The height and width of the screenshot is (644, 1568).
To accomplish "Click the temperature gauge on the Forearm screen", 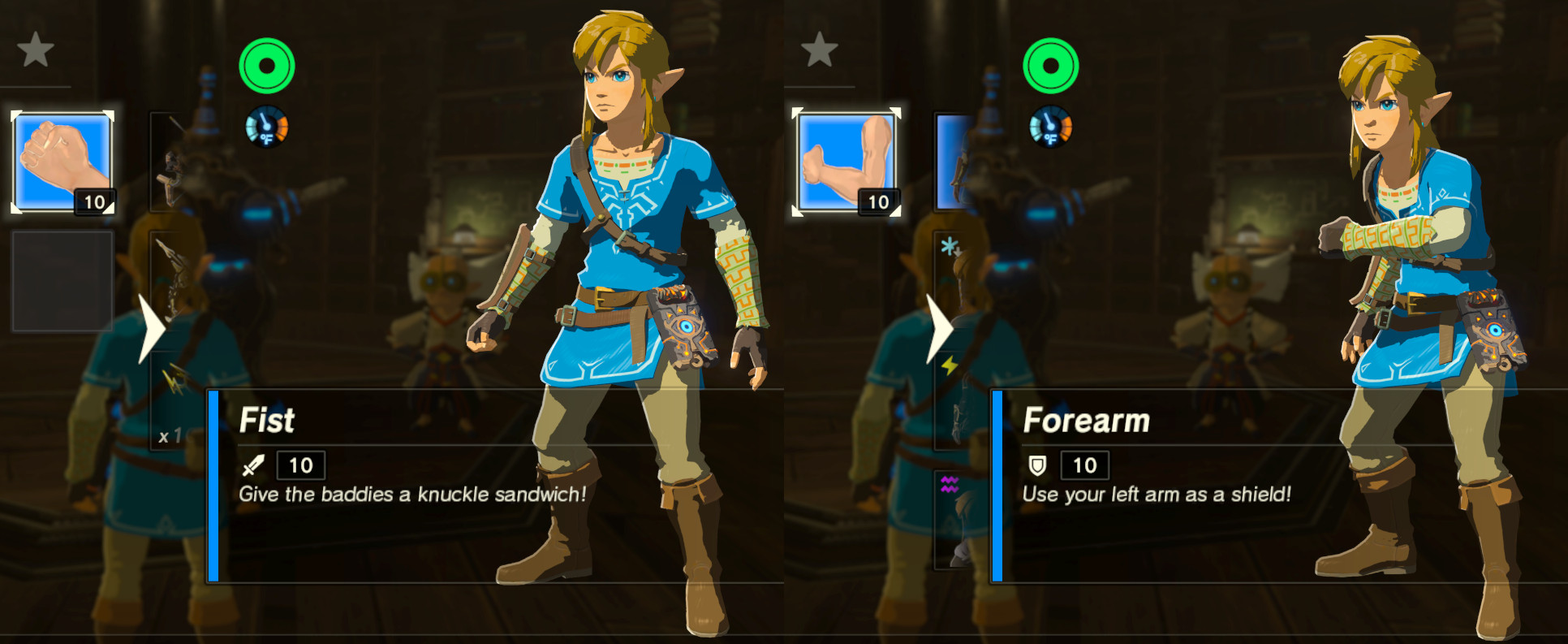I will click(1050, 128).
